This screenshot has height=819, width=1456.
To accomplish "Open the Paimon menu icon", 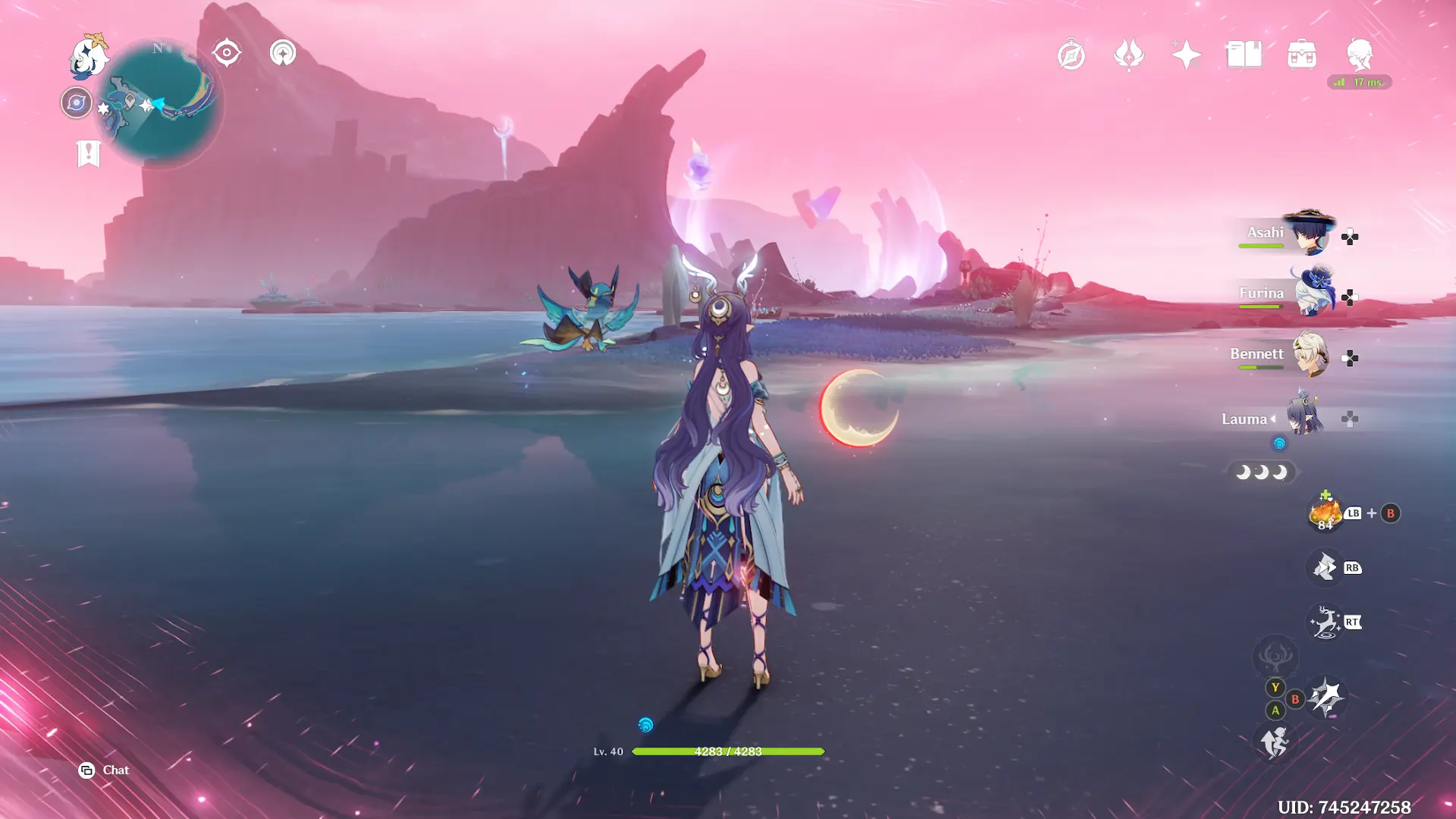I will tap(89, 56).
